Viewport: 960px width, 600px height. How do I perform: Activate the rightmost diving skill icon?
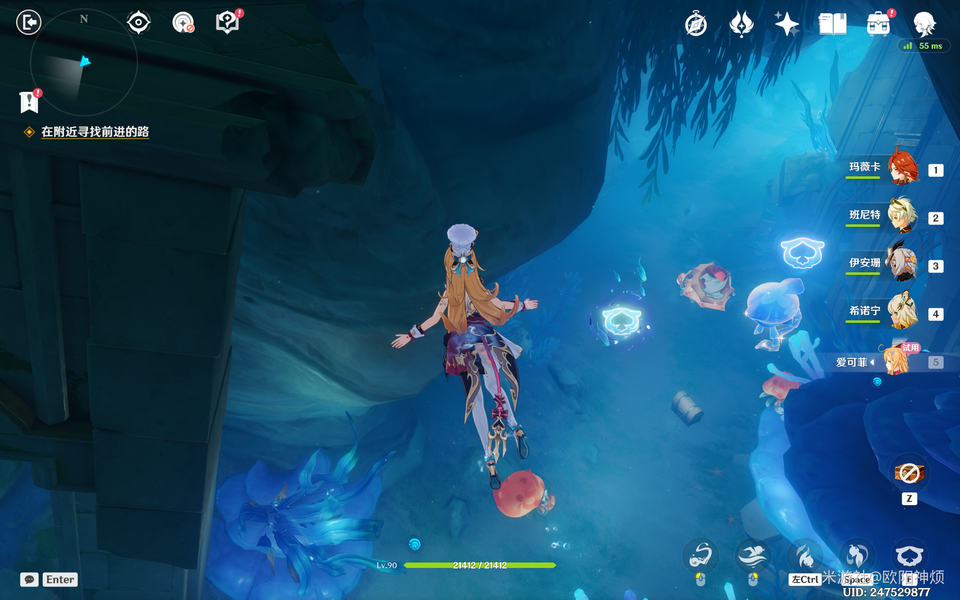tap(908, 556)
